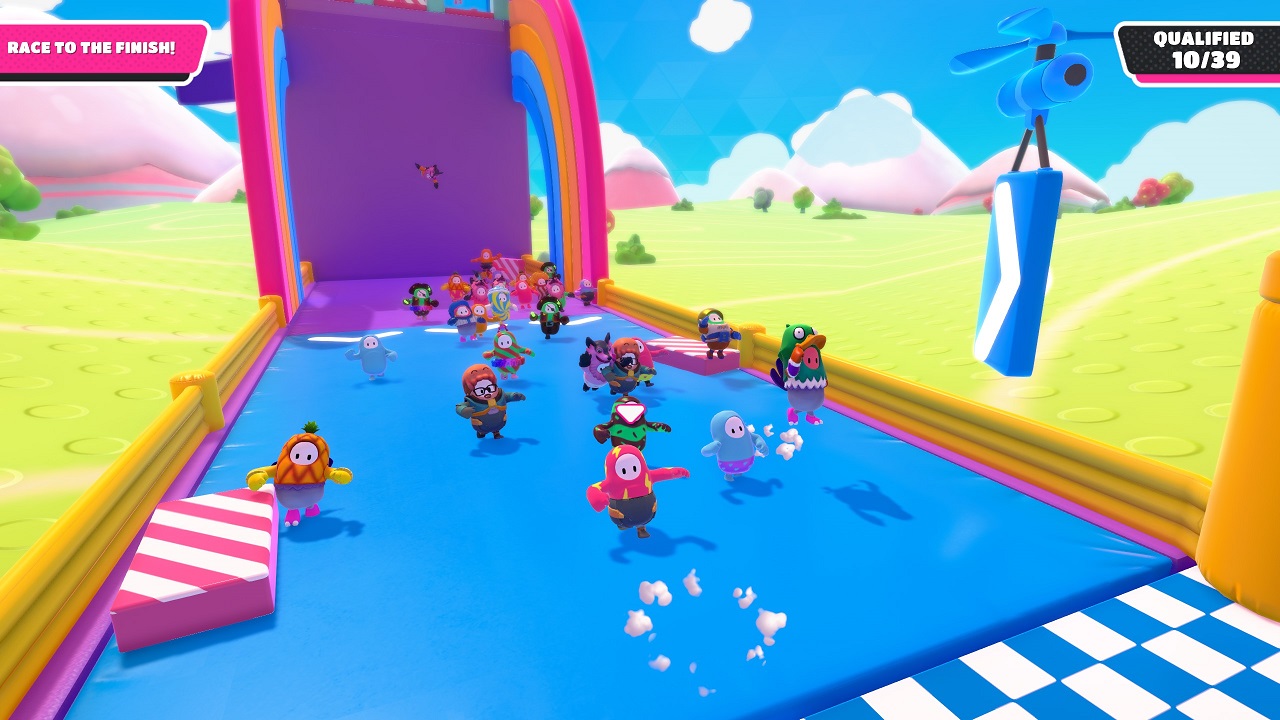Image resolution: width=1280 pixels, height=720 pixels.
Task: Click the character wearing glasses
Action: [x=487, y=400]
